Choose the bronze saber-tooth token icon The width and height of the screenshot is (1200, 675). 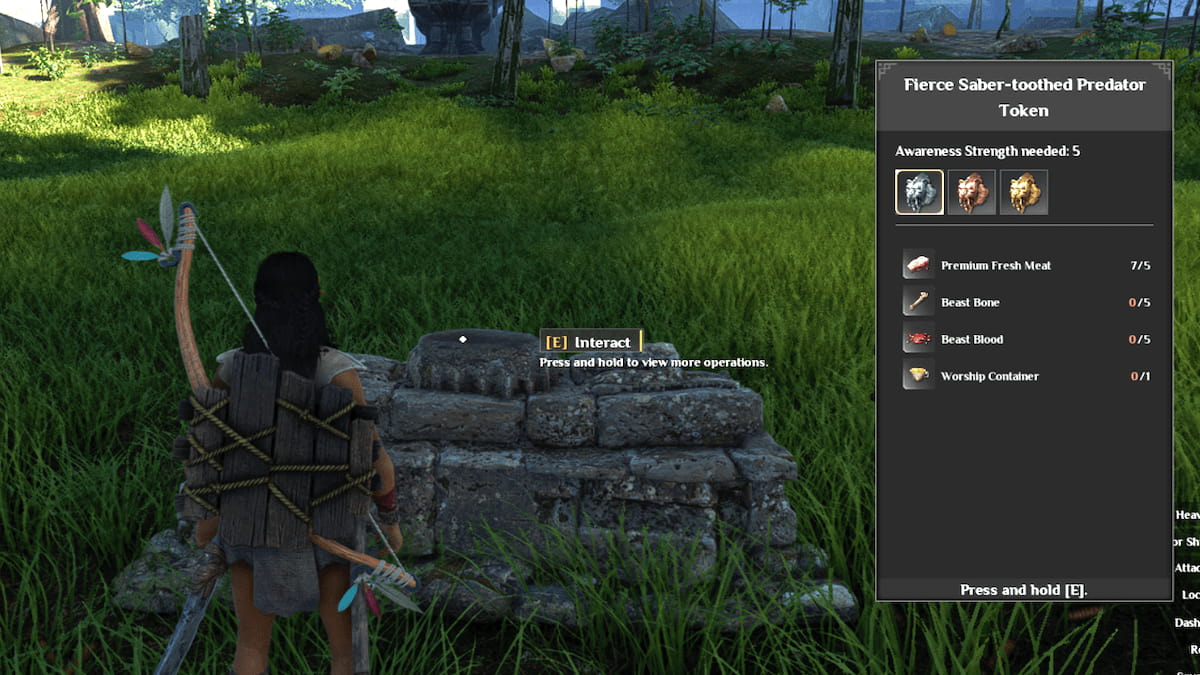(971, 192)
